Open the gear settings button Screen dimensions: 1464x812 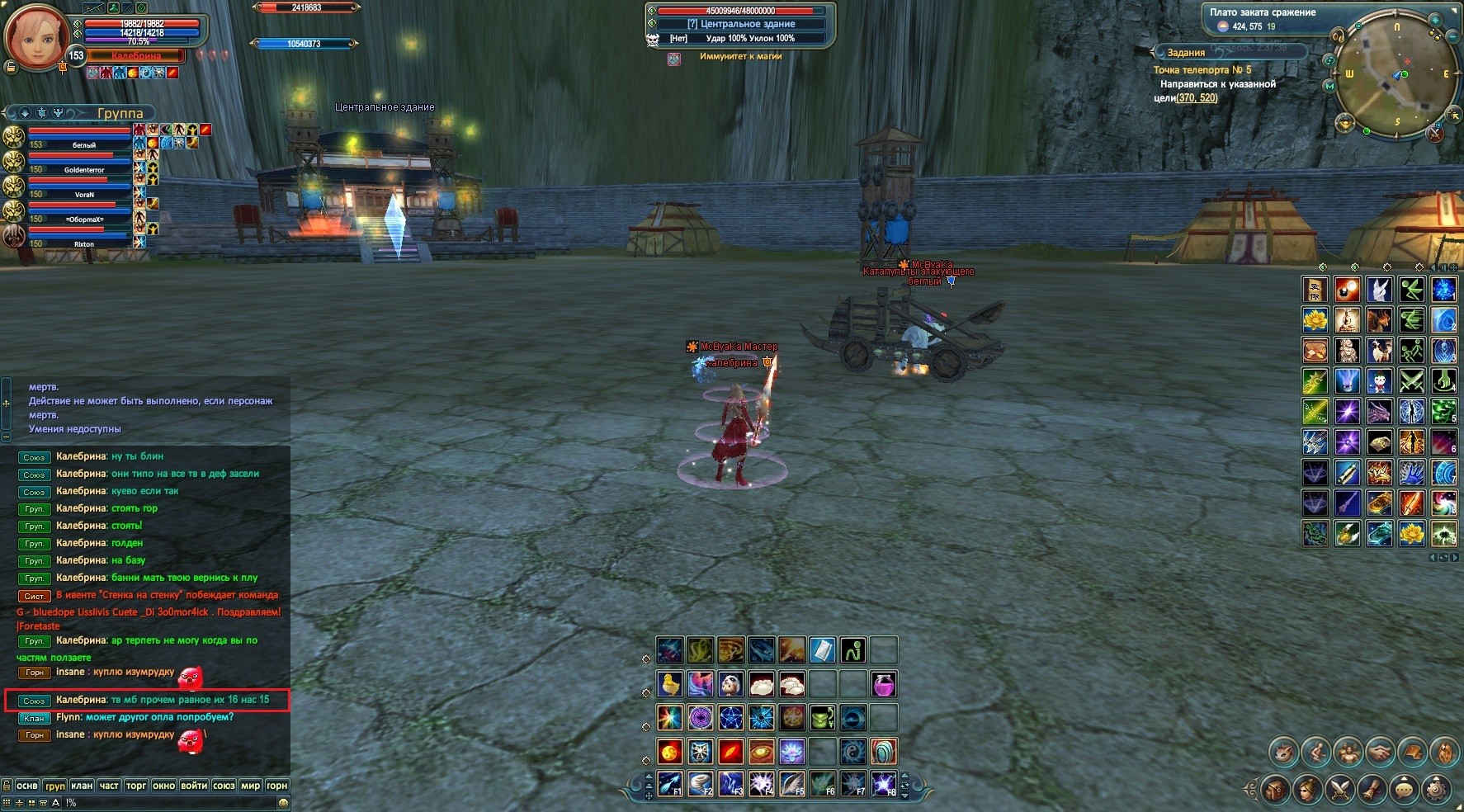pyautogui.click(x=1437, y=789)
